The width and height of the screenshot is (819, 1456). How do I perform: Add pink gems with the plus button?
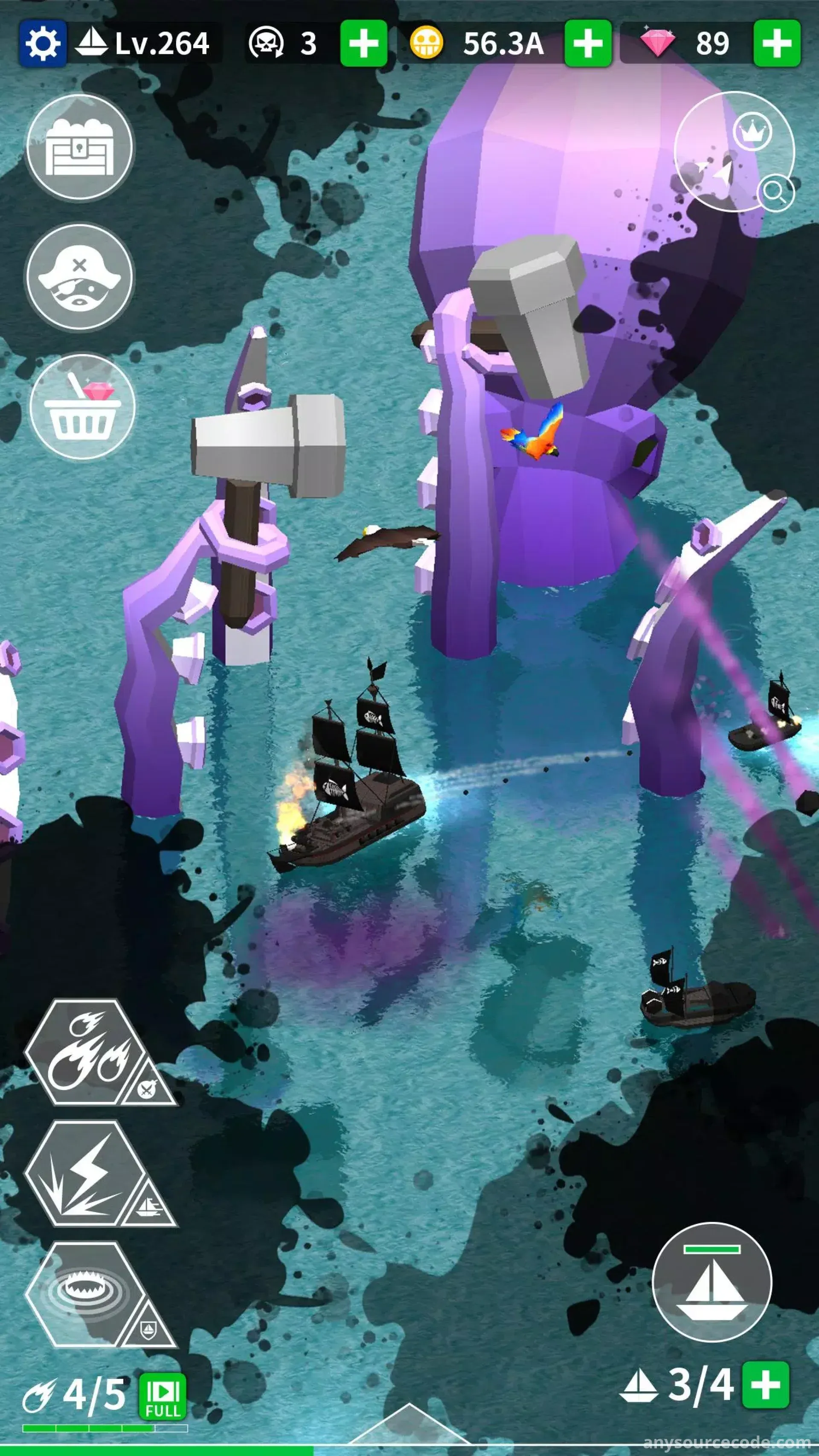777,44
